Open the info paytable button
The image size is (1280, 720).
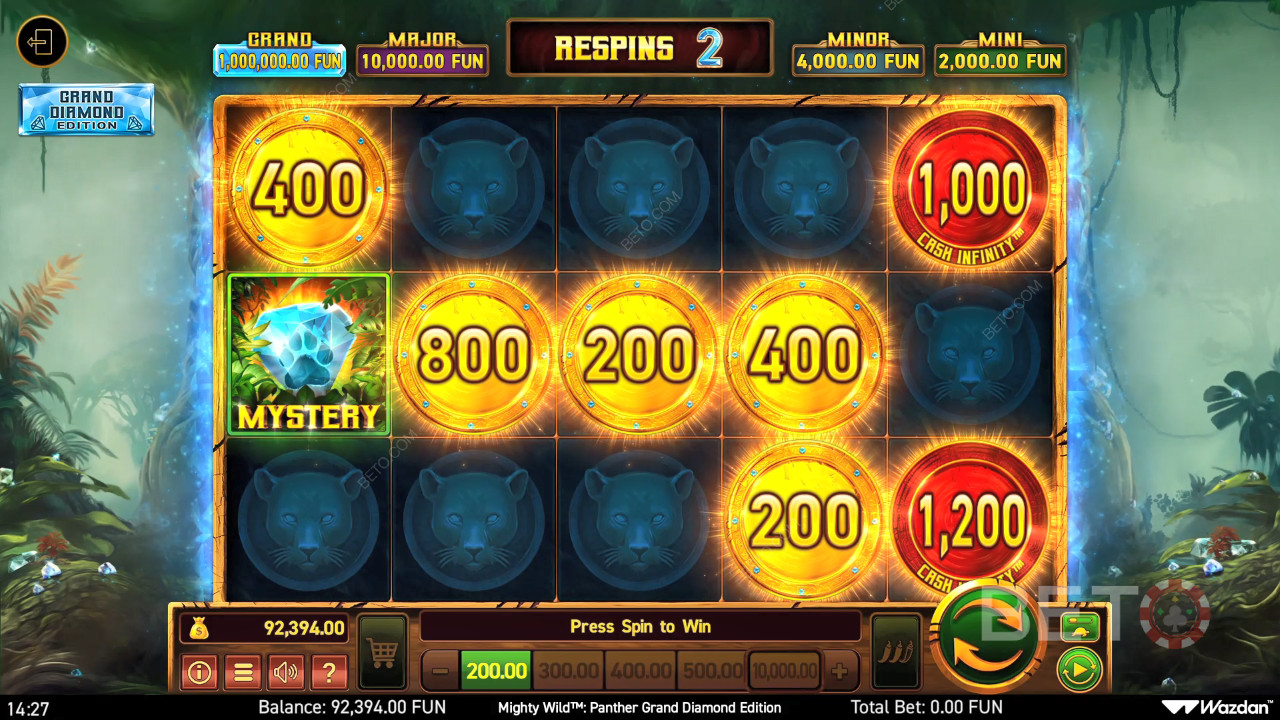pos(199,672)
